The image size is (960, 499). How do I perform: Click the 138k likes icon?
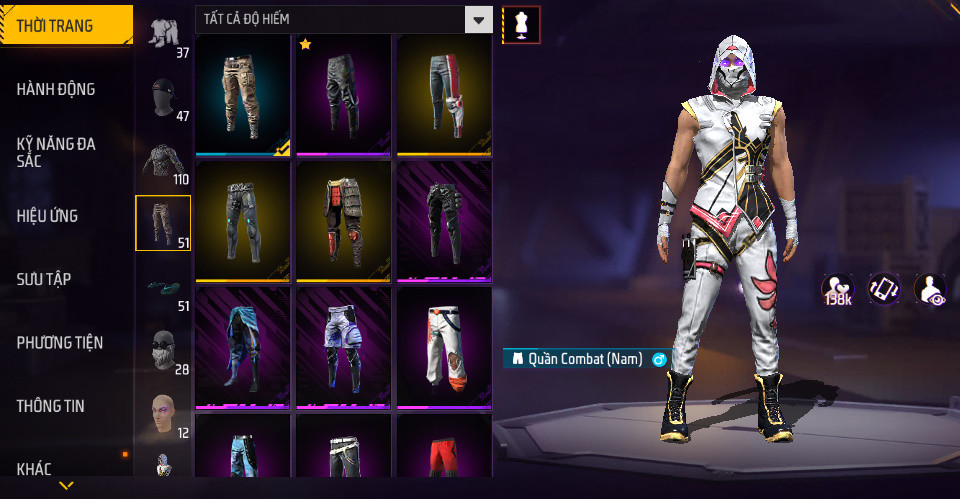(x=837, y=289)
